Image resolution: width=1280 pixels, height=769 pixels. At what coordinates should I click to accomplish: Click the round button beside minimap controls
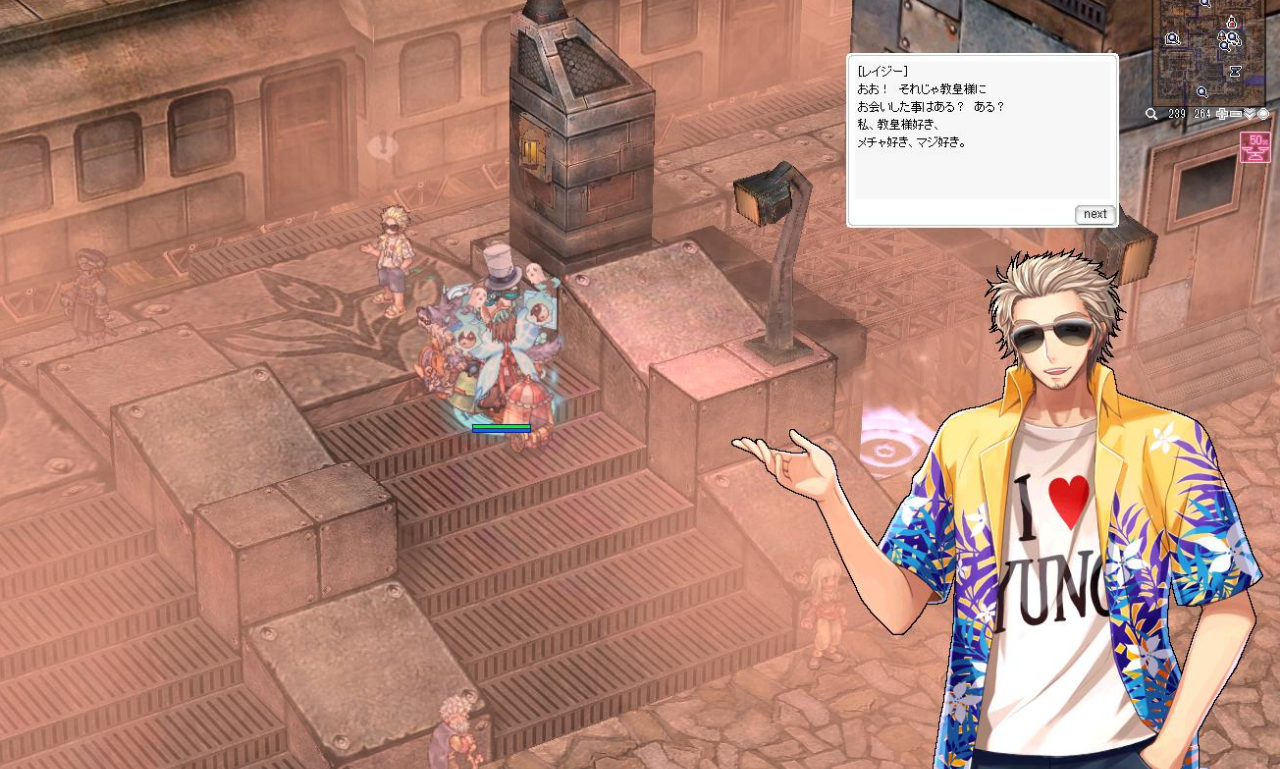pos(1263,114)
